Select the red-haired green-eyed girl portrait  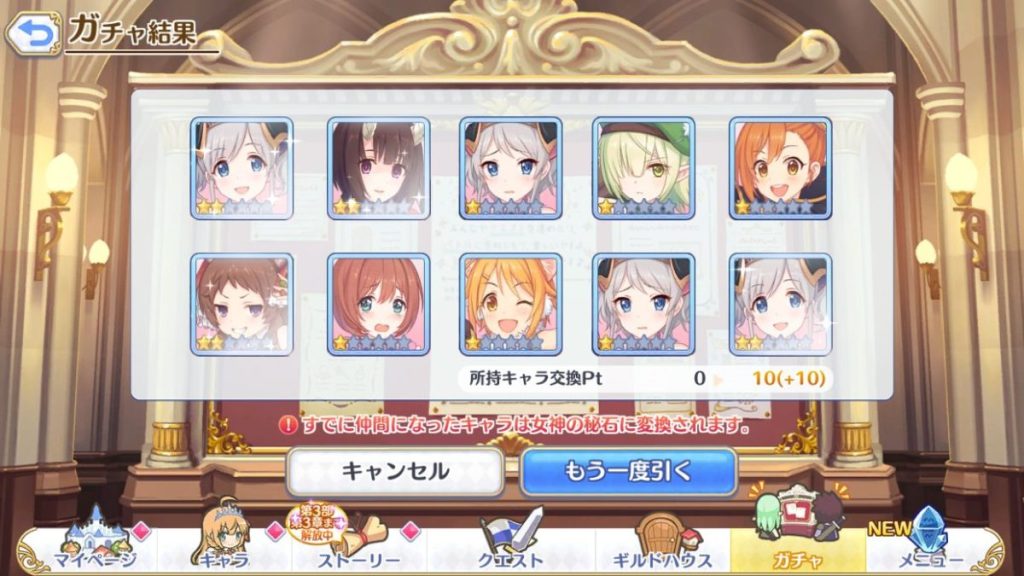(379, 303)
